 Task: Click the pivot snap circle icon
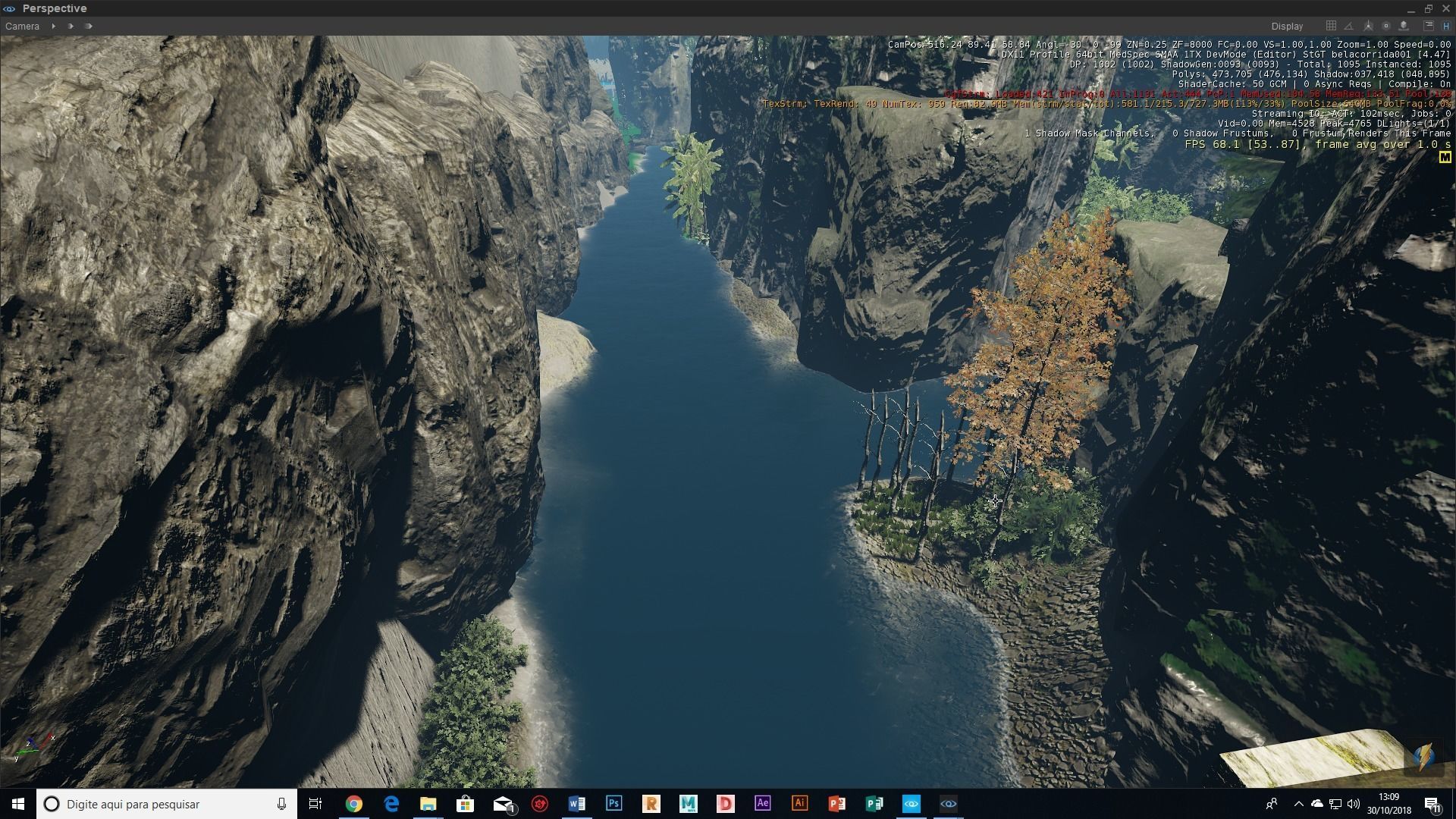pyautogui.click(x=1386, y=25)
